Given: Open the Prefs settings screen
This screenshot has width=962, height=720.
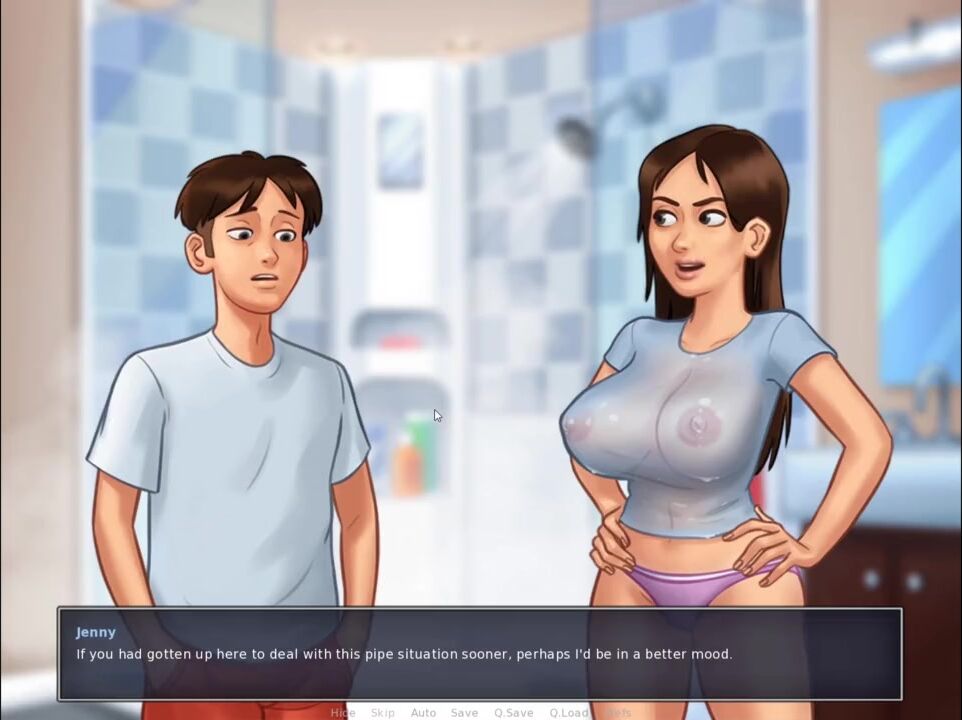Looking at the screenshot, I should point(619,712).
